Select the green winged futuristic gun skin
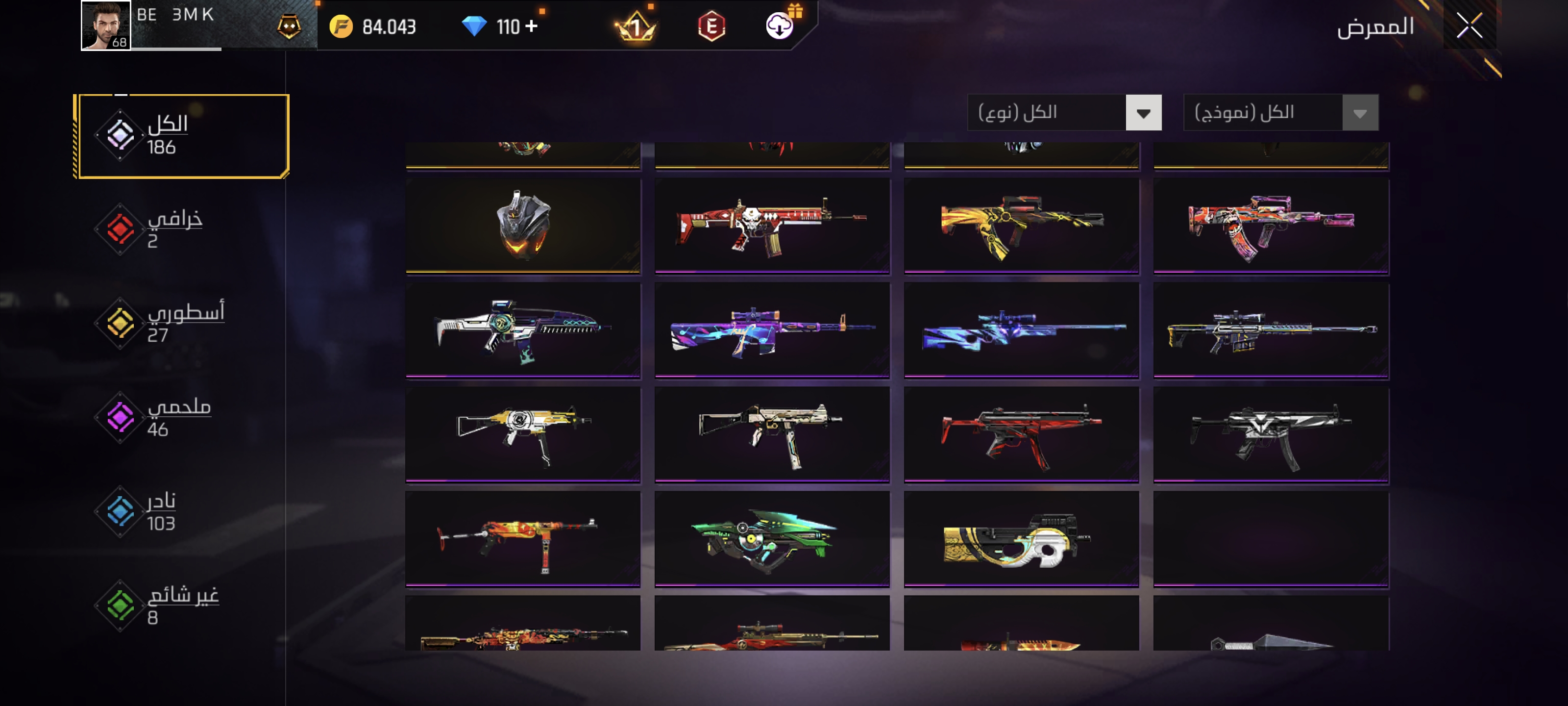1568x706 pixels. (772, 539)
